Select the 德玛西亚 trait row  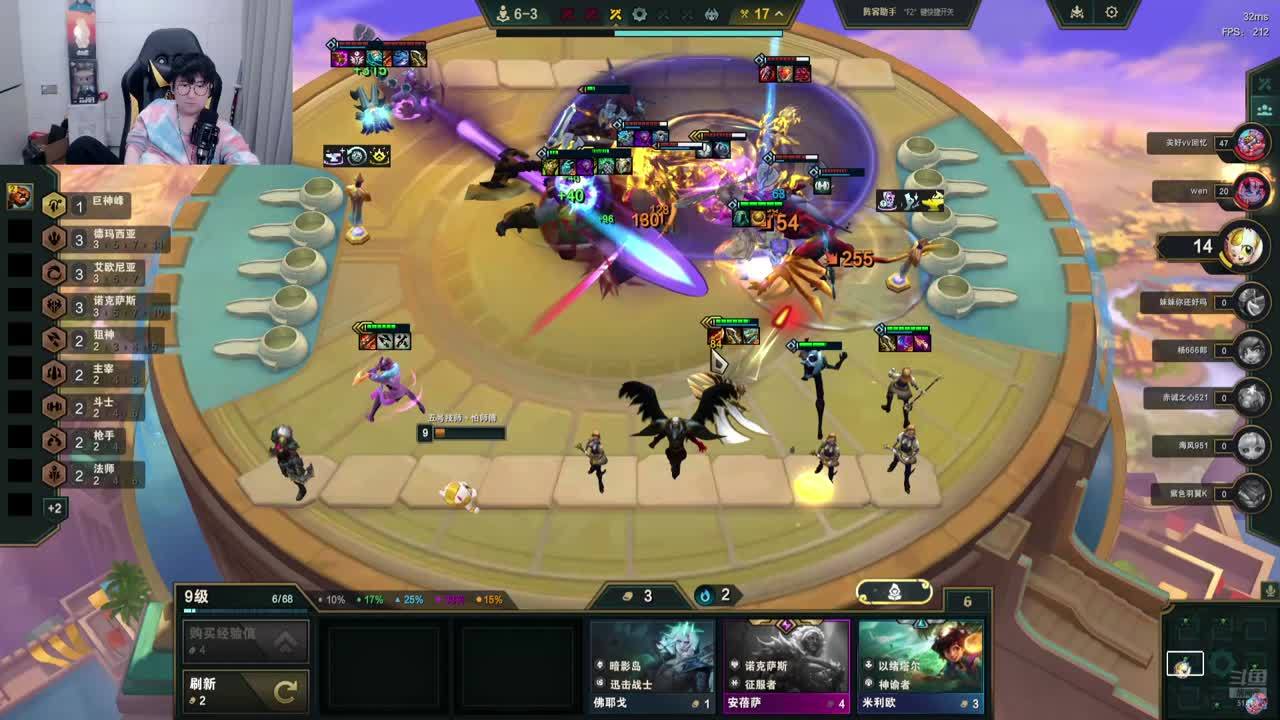pyautogui.click(x=100, y=239)
